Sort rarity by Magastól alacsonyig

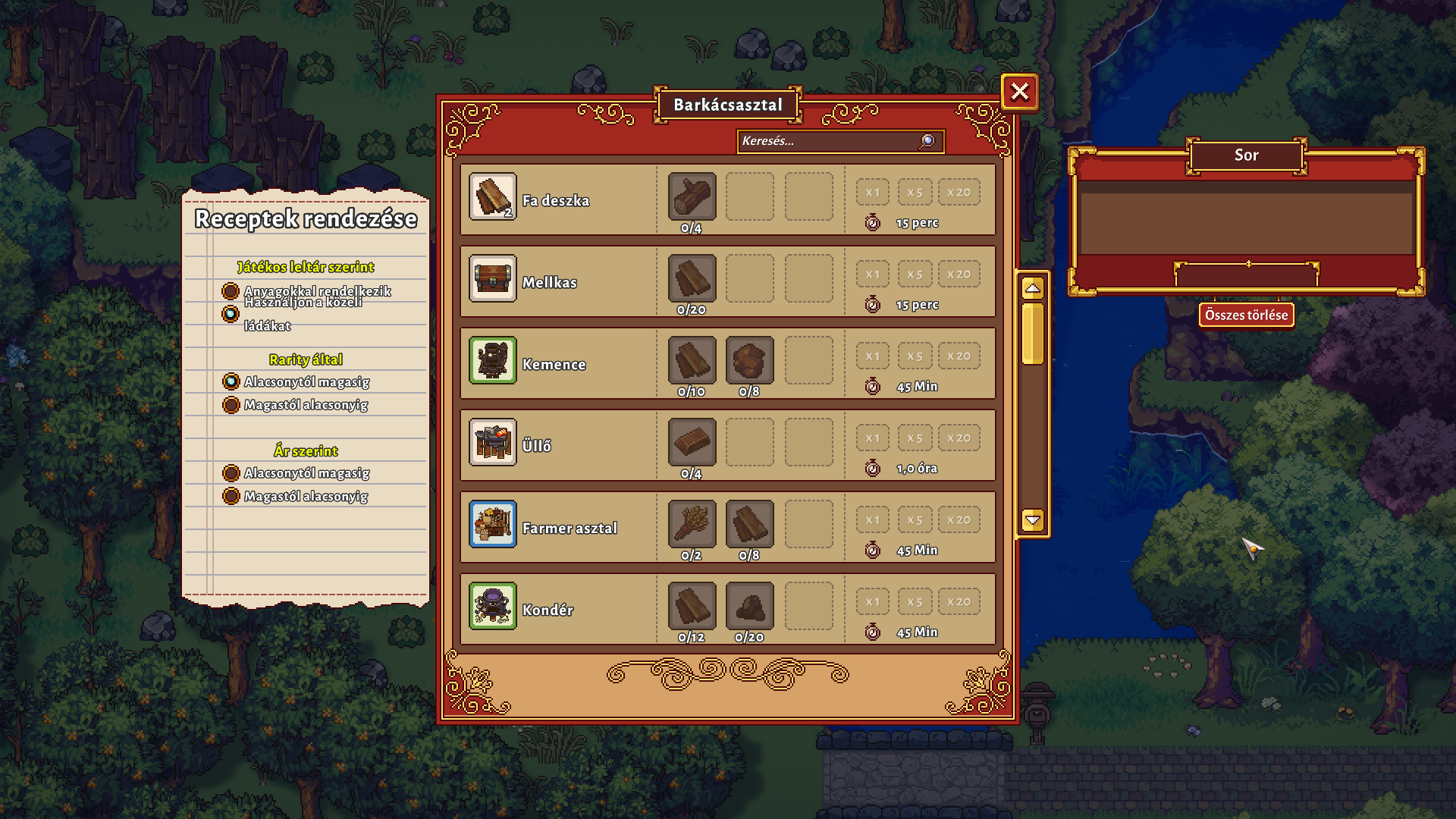pyautogui.click(x=231, y=405)
